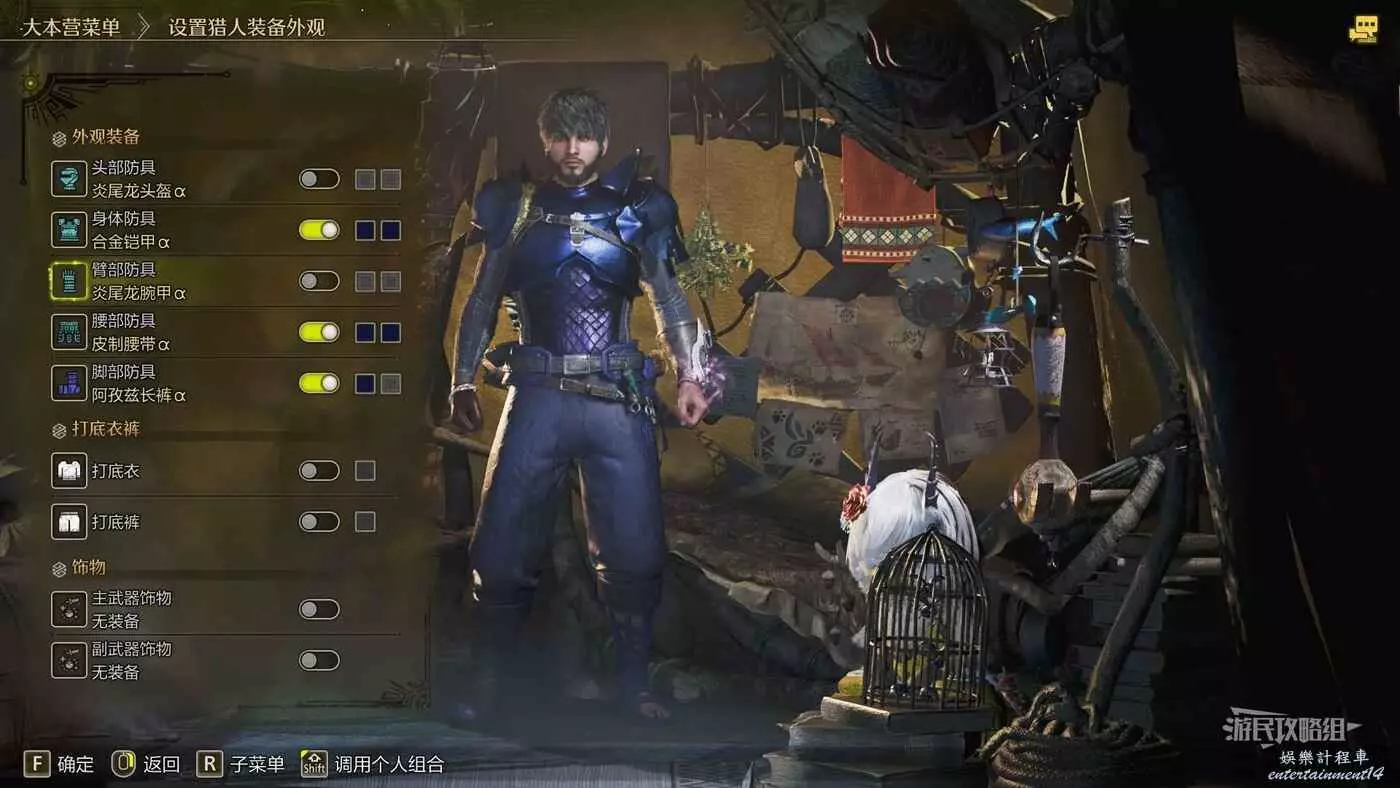This screenshot has width=1400, height=788.
Task: Select the 腰部防具 waist armor icon
Action: pos(69,332)
